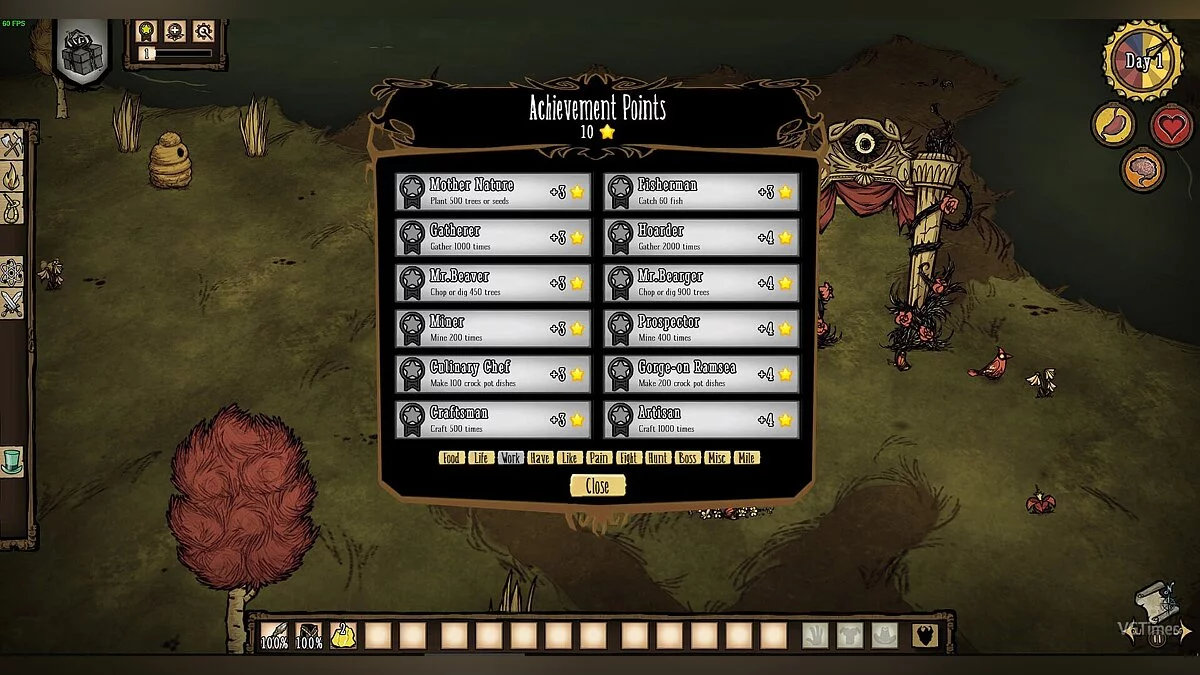Open the Mile achievements tab
1200x675 pixels.
(x=746, y=458)
